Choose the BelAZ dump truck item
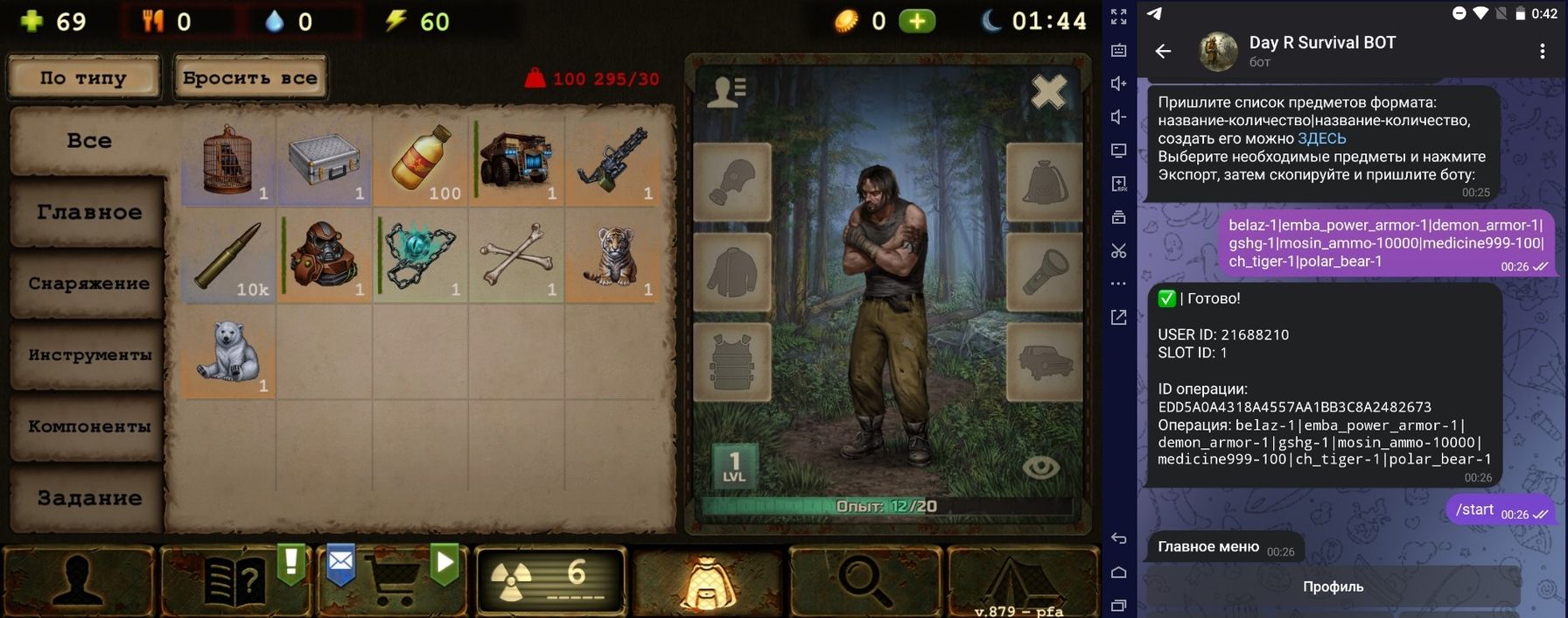The image size is (1568, 618). point(517,161)
